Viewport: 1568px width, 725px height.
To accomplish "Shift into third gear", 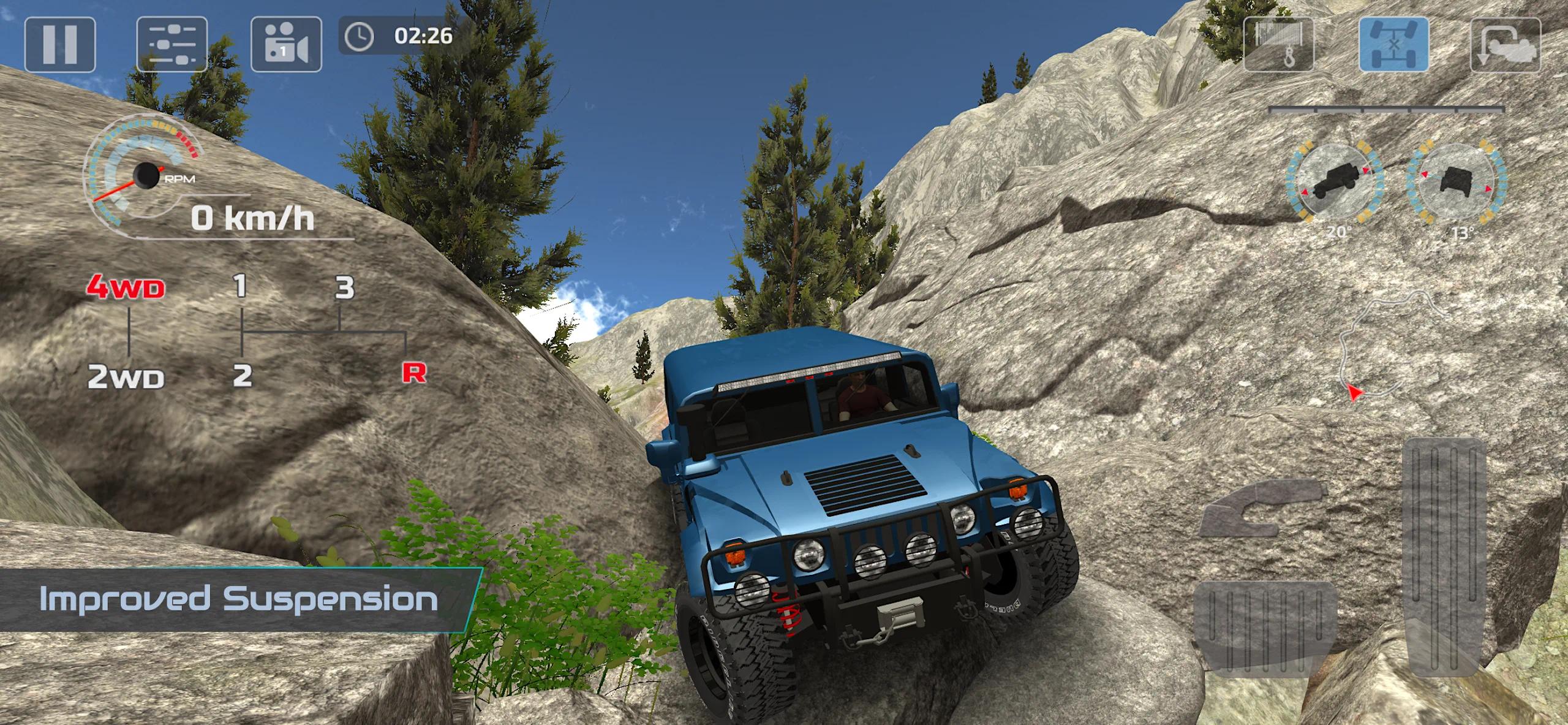I will coord(344,287).
